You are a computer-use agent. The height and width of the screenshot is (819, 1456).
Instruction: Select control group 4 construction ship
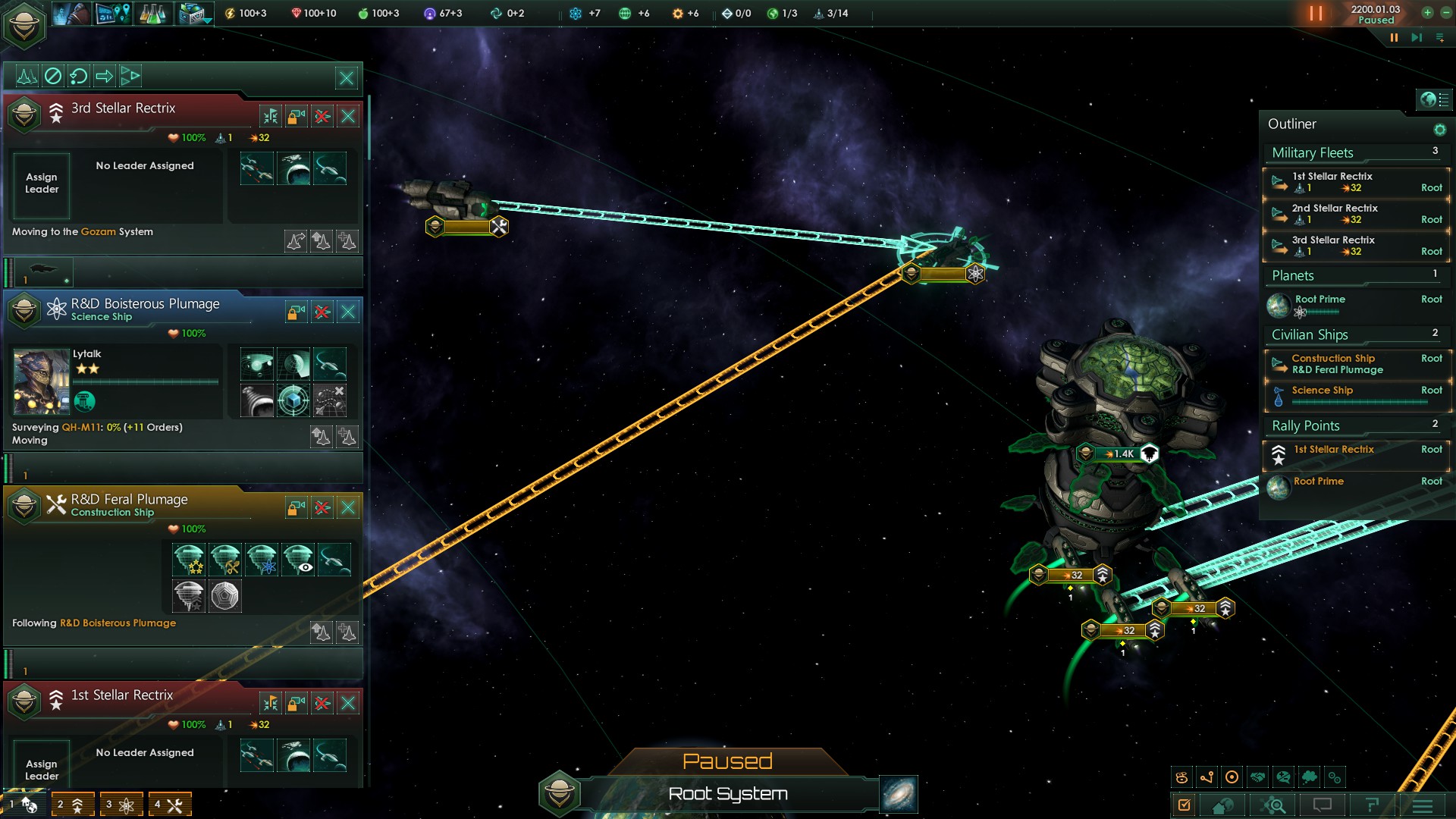[169, 805]
